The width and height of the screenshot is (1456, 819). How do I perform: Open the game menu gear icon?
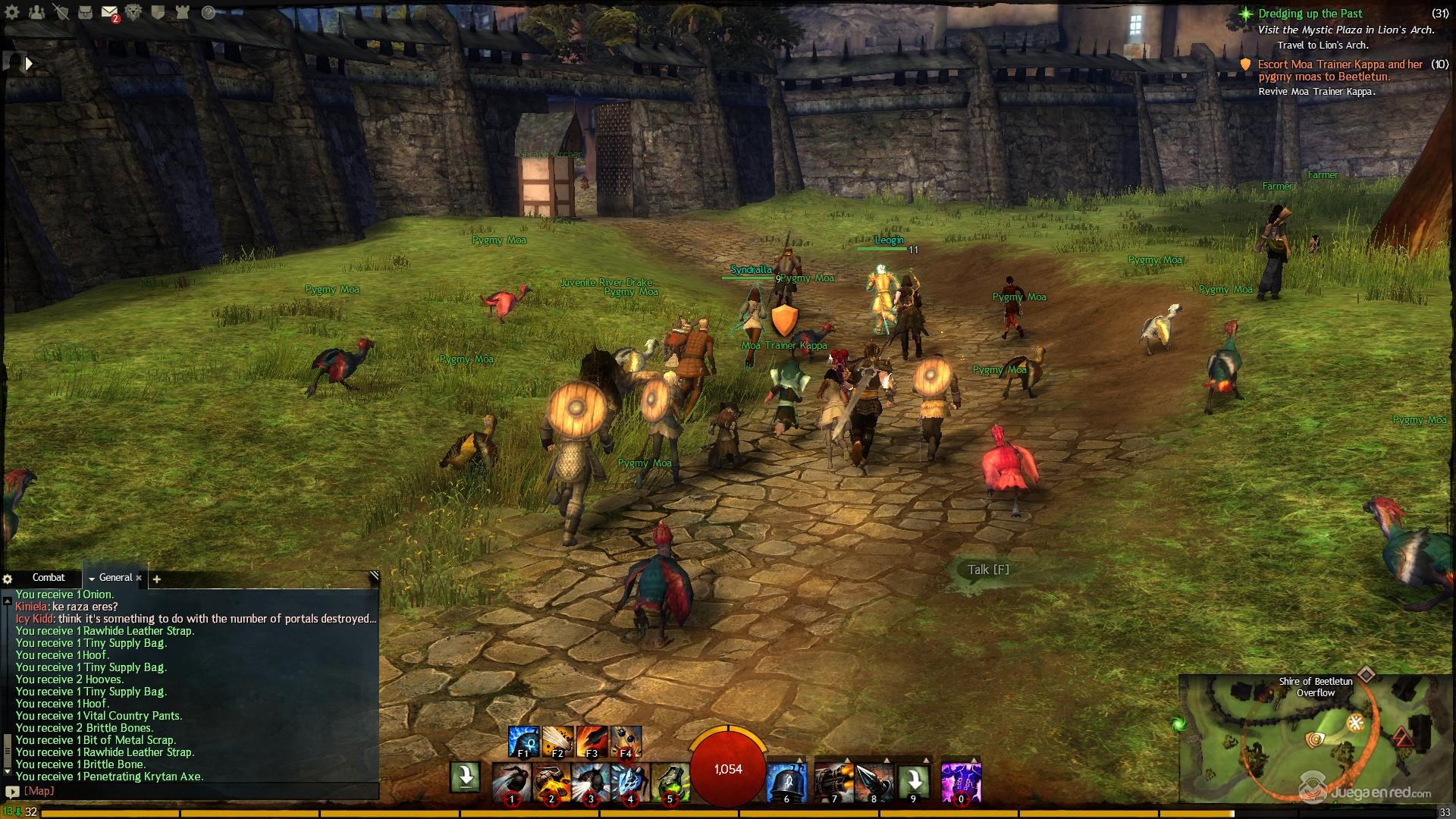[12, 12]
